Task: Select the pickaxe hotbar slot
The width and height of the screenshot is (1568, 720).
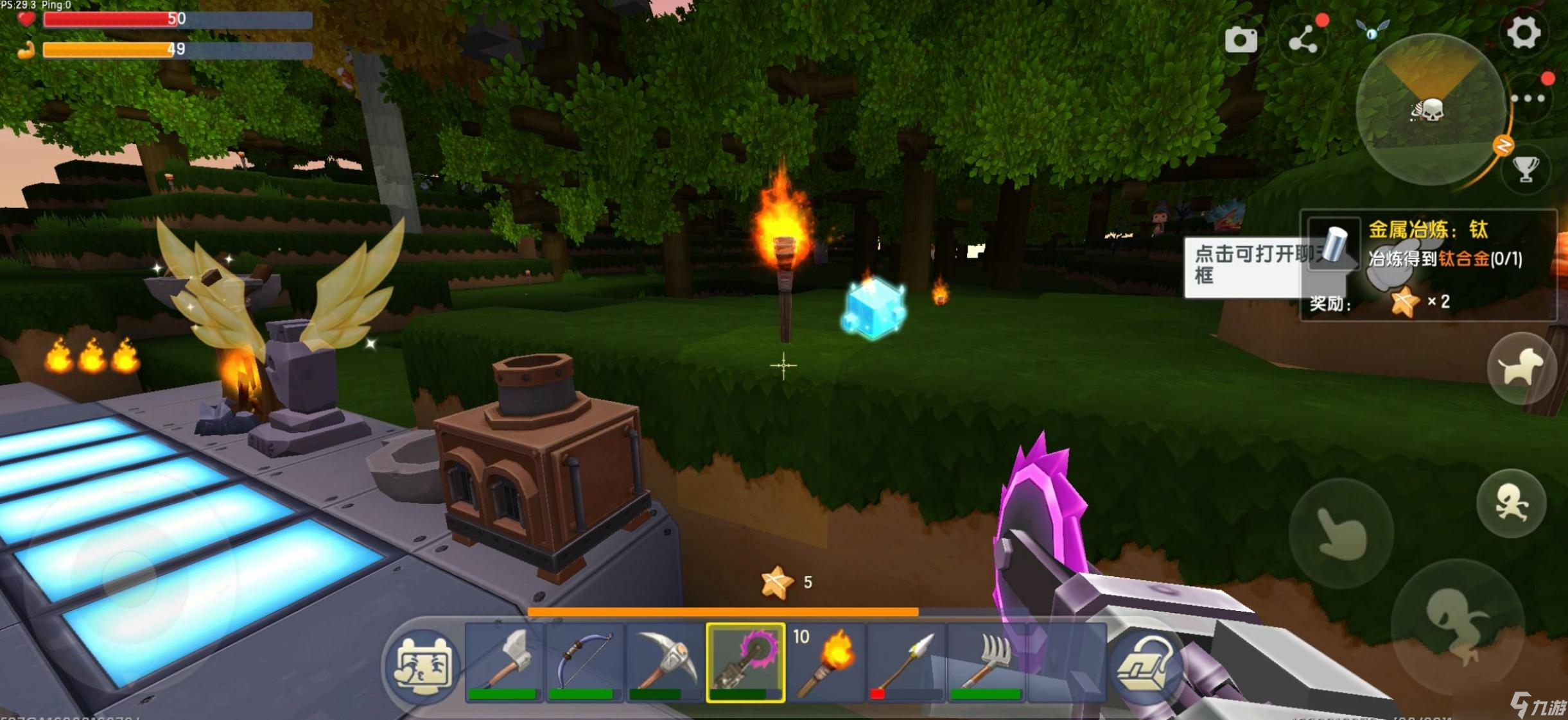Action: 665,662
